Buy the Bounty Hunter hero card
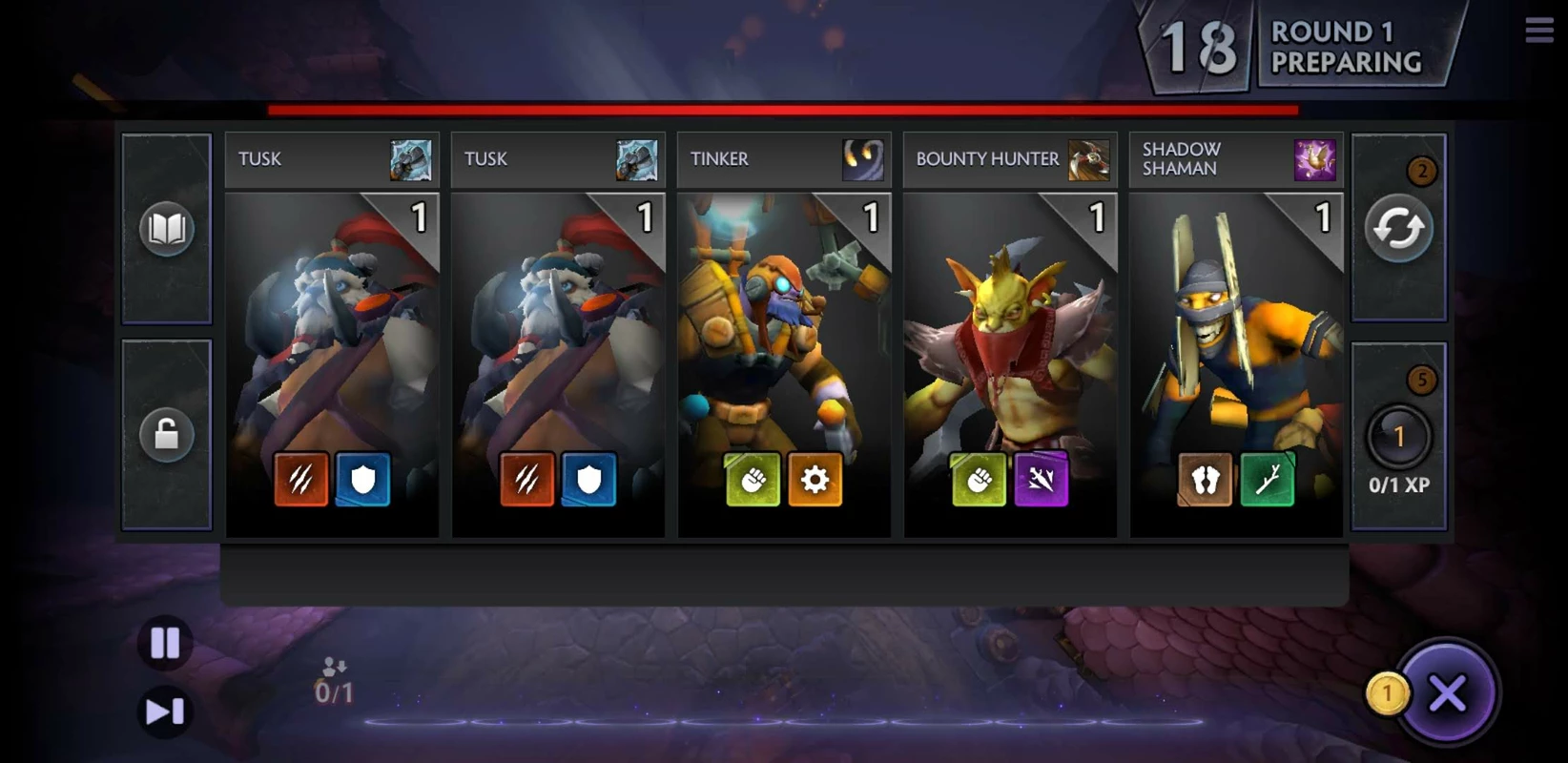Screen dimensions: 1568x763 [x=1010, y=334]
